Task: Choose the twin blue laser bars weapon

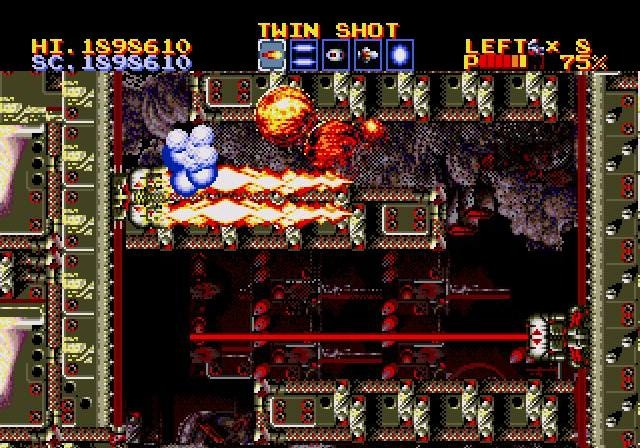Action: point(304,55)
